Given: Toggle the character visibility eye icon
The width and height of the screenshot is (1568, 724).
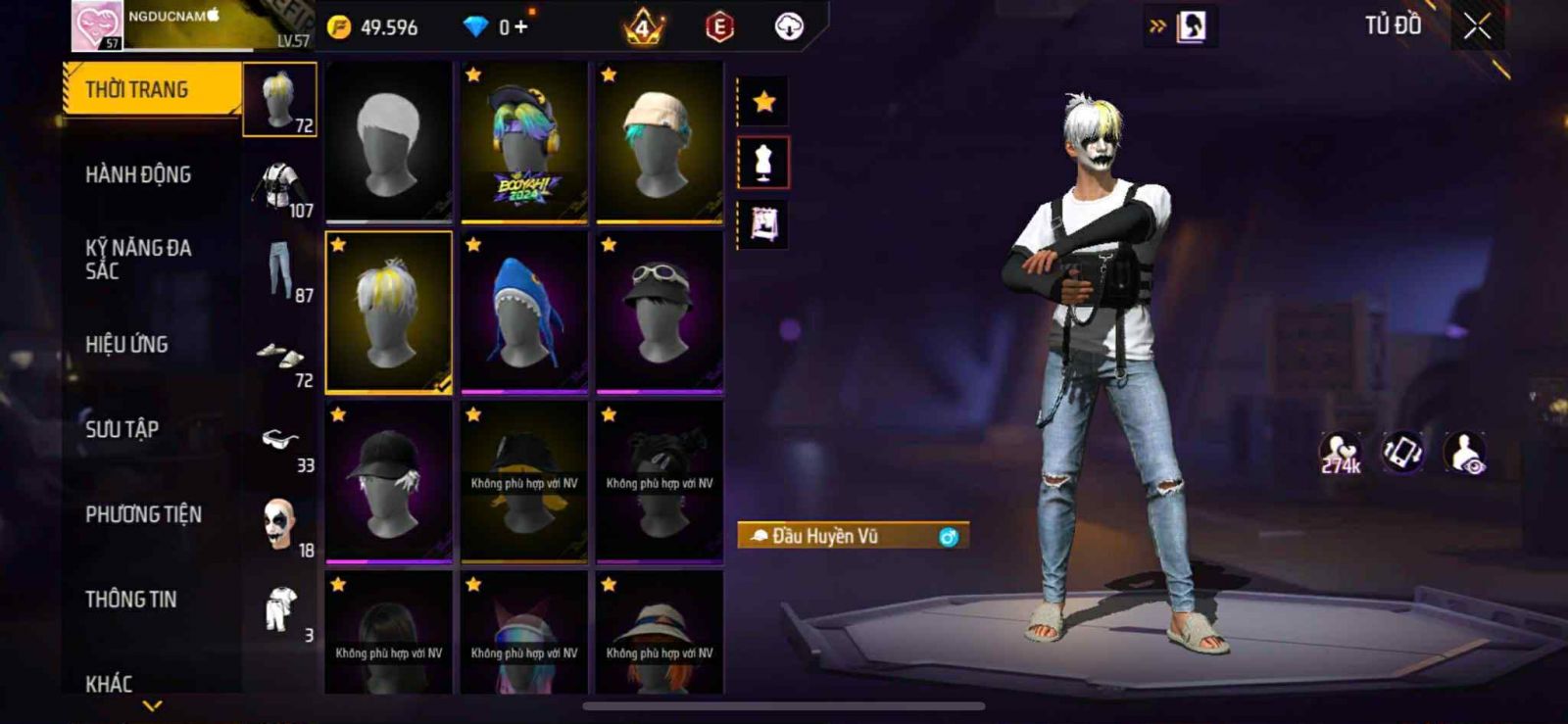Looking at the screenshot, I should click(x=1465, y=453).
